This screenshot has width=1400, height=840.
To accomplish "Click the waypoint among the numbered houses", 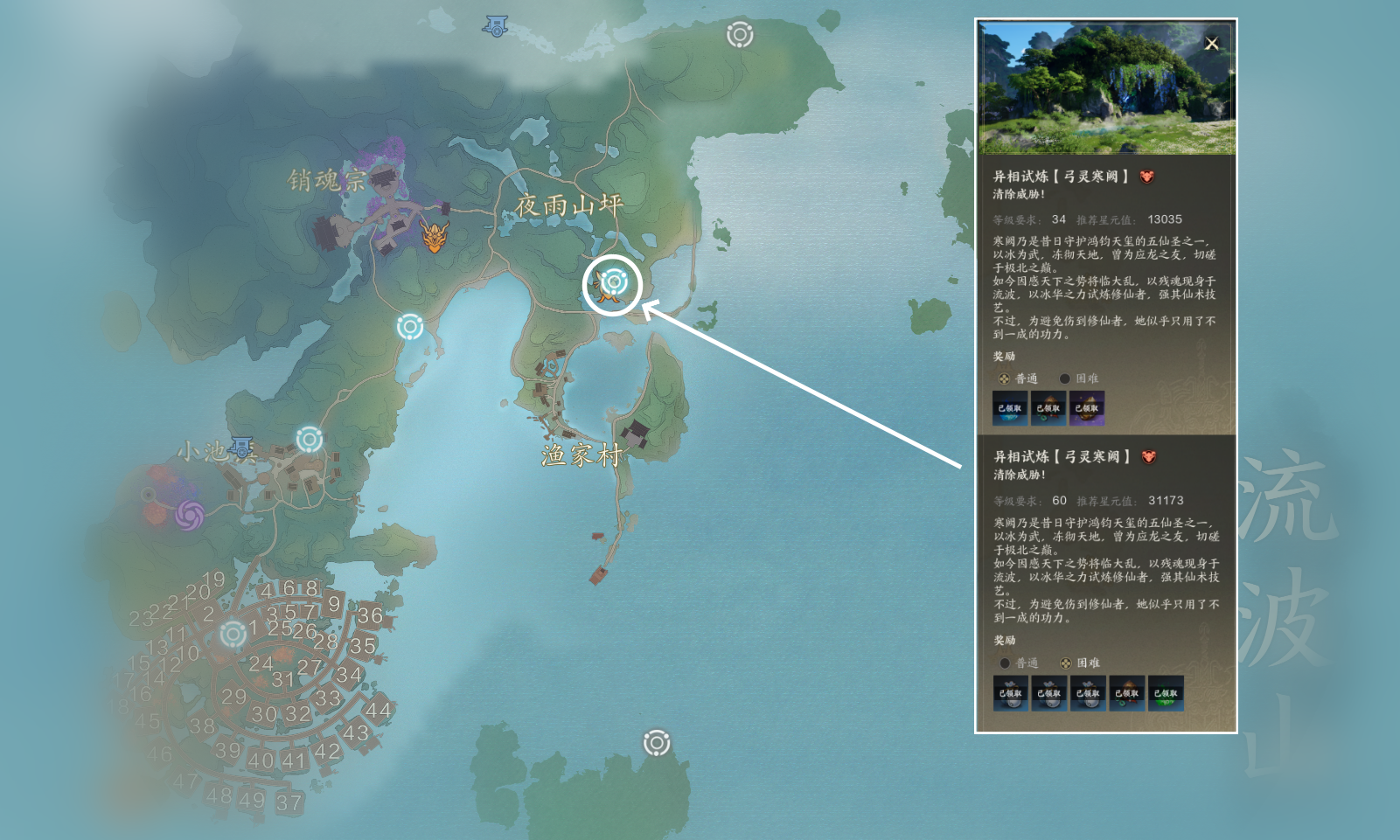I will (x=233, y=634).
